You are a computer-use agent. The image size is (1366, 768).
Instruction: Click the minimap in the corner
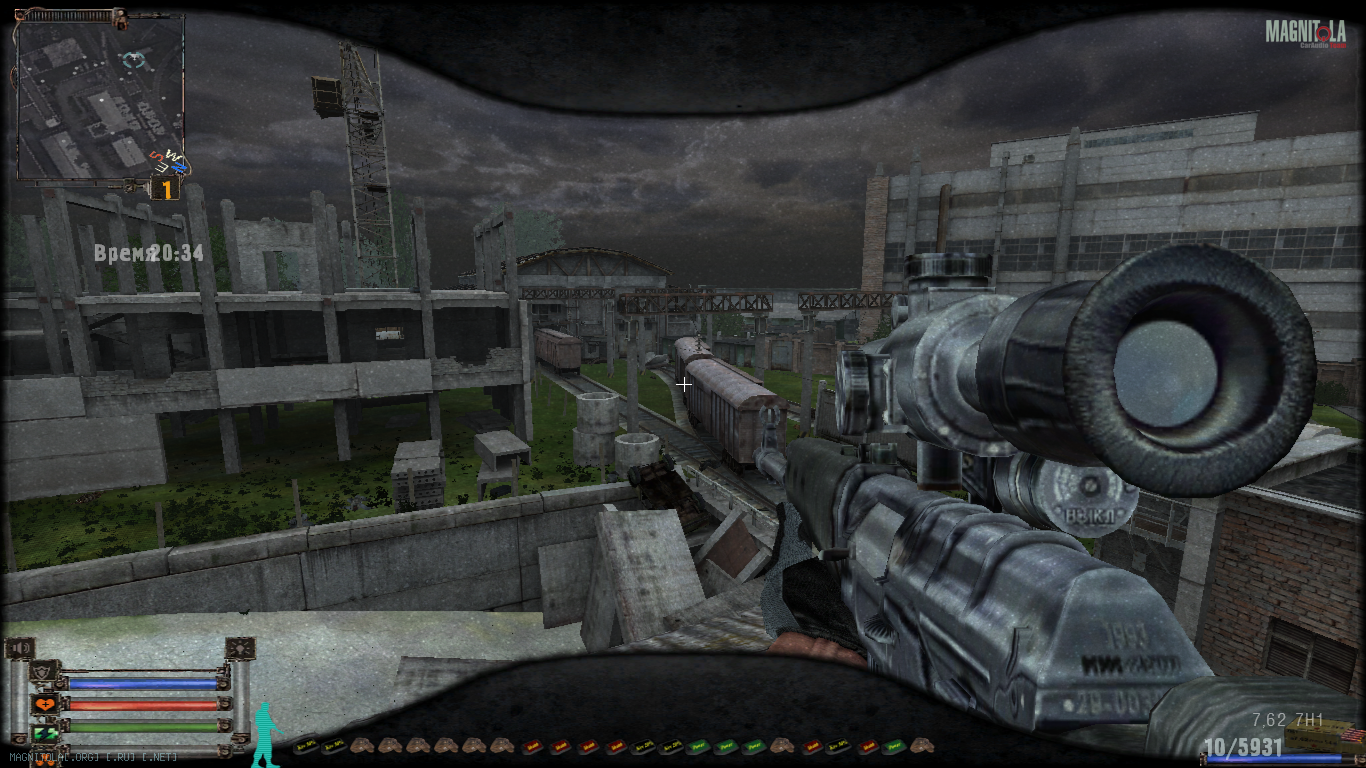point(98,96)
